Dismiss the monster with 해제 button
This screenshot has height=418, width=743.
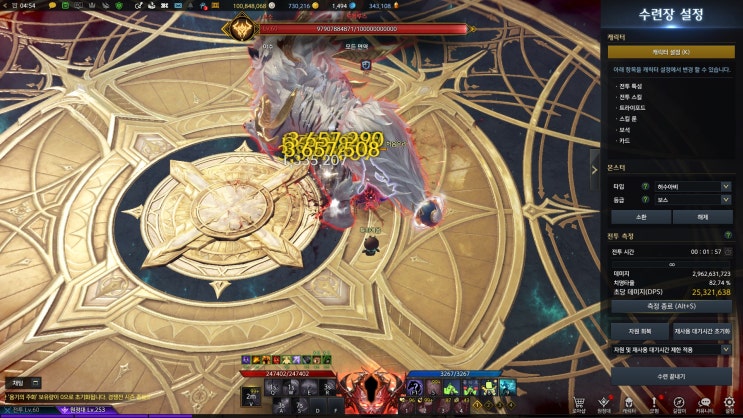click(702, 216)
